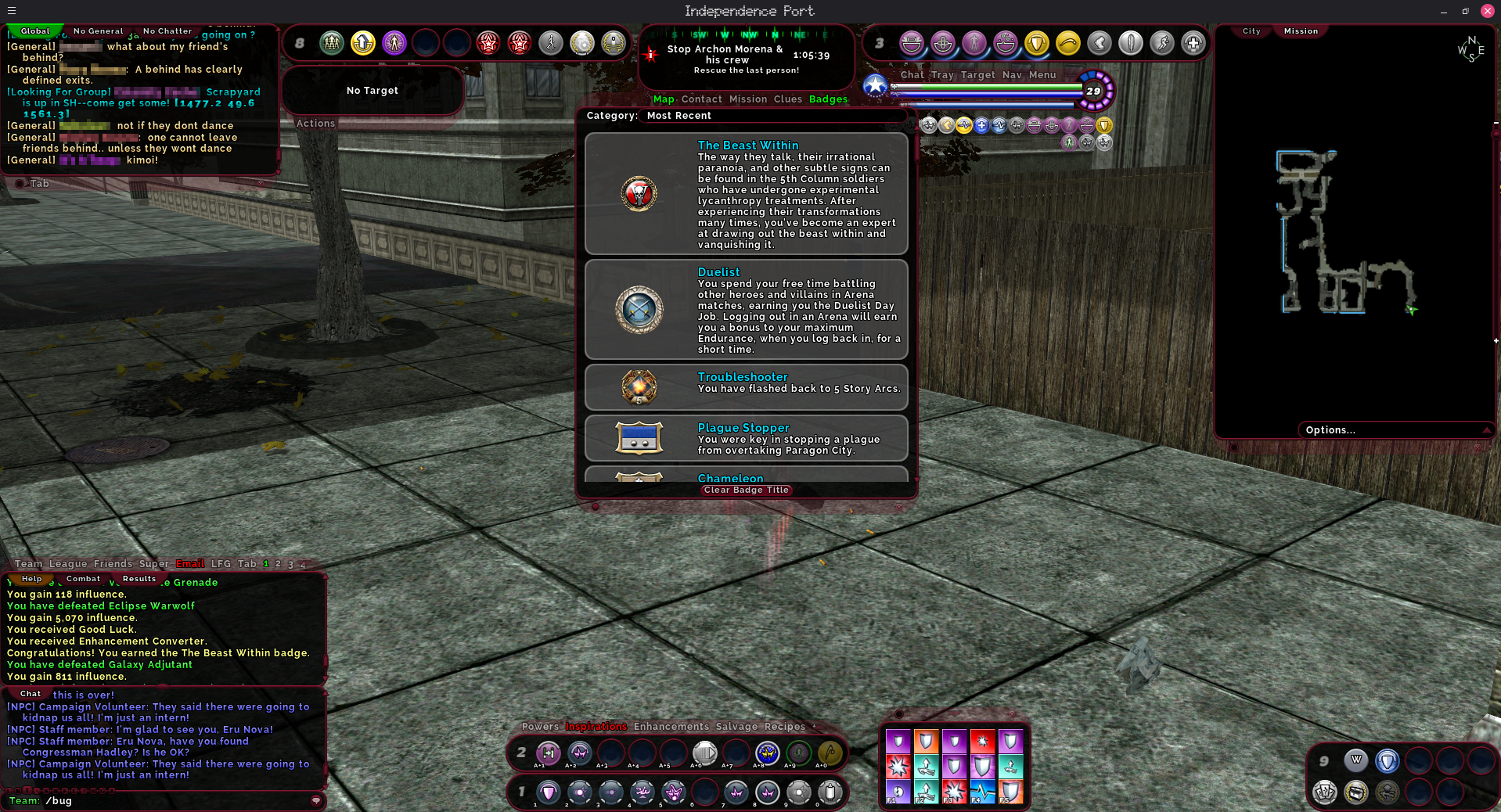This screenshot has height=812, width=1501.
Task: Click the Clear Badge Title button
Action: tap(746, 490)
